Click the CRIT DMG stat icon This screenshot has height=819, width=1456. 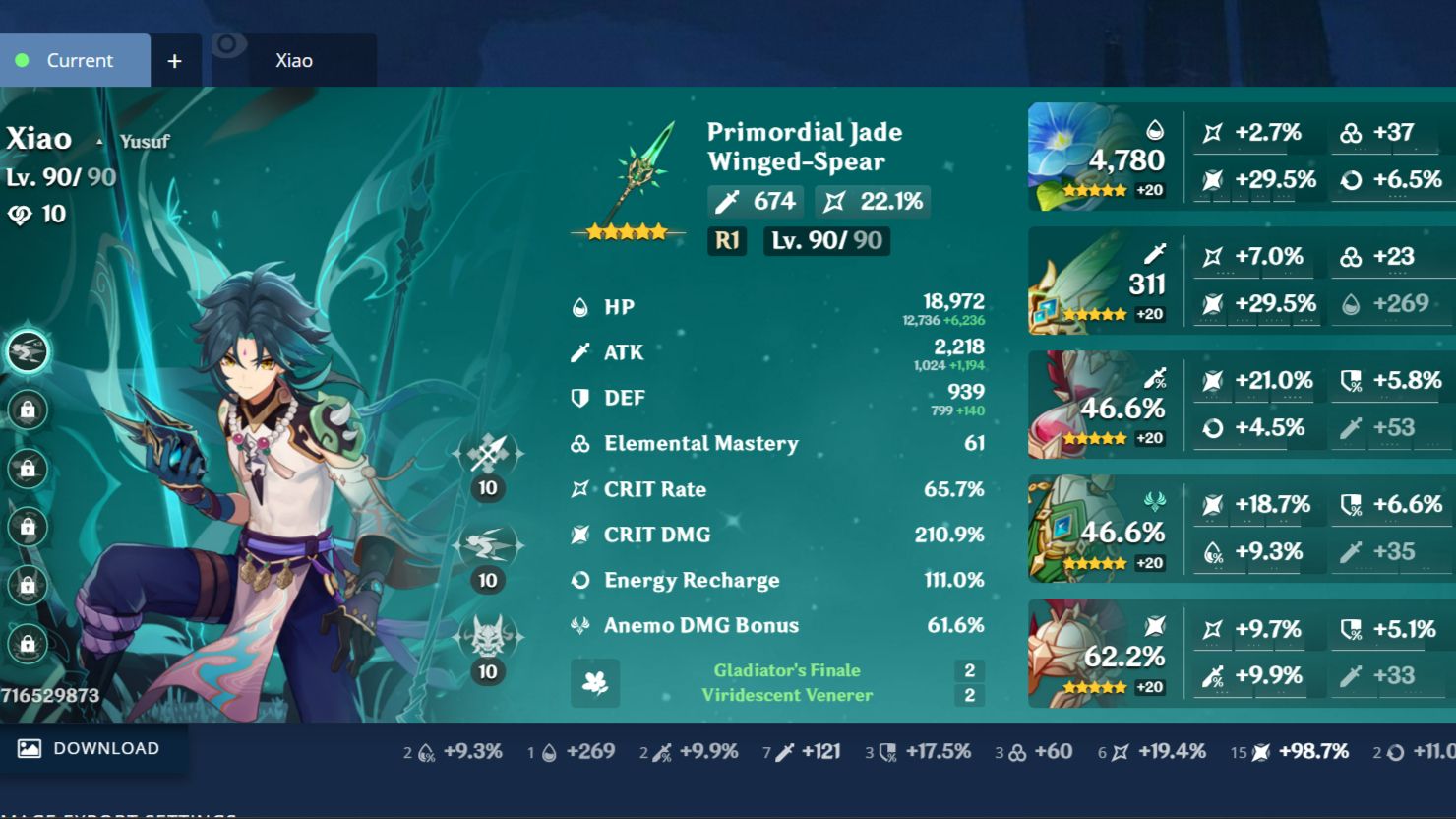click(578, 535)
